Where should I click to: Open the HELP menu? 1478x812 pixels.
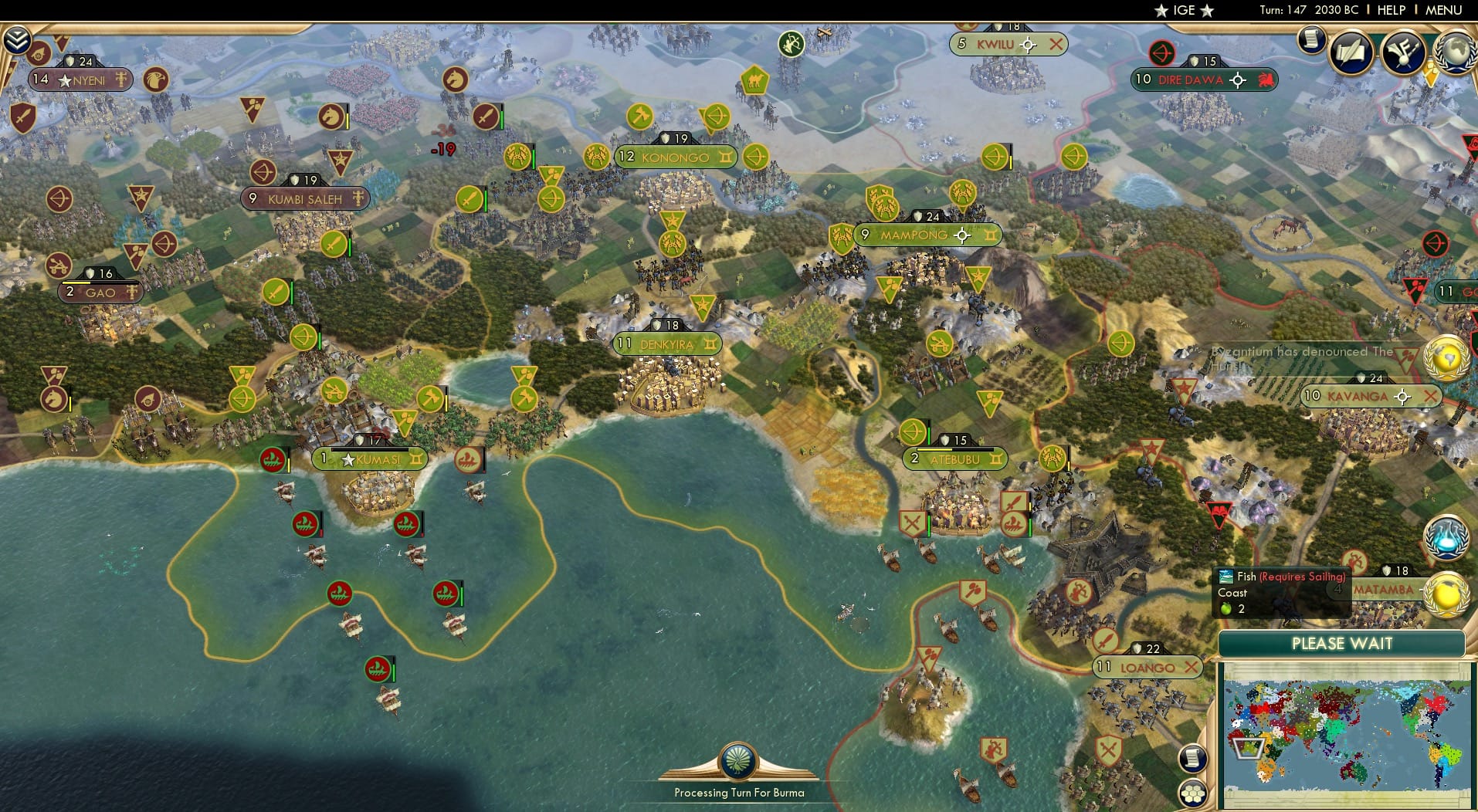[1391, 10]
